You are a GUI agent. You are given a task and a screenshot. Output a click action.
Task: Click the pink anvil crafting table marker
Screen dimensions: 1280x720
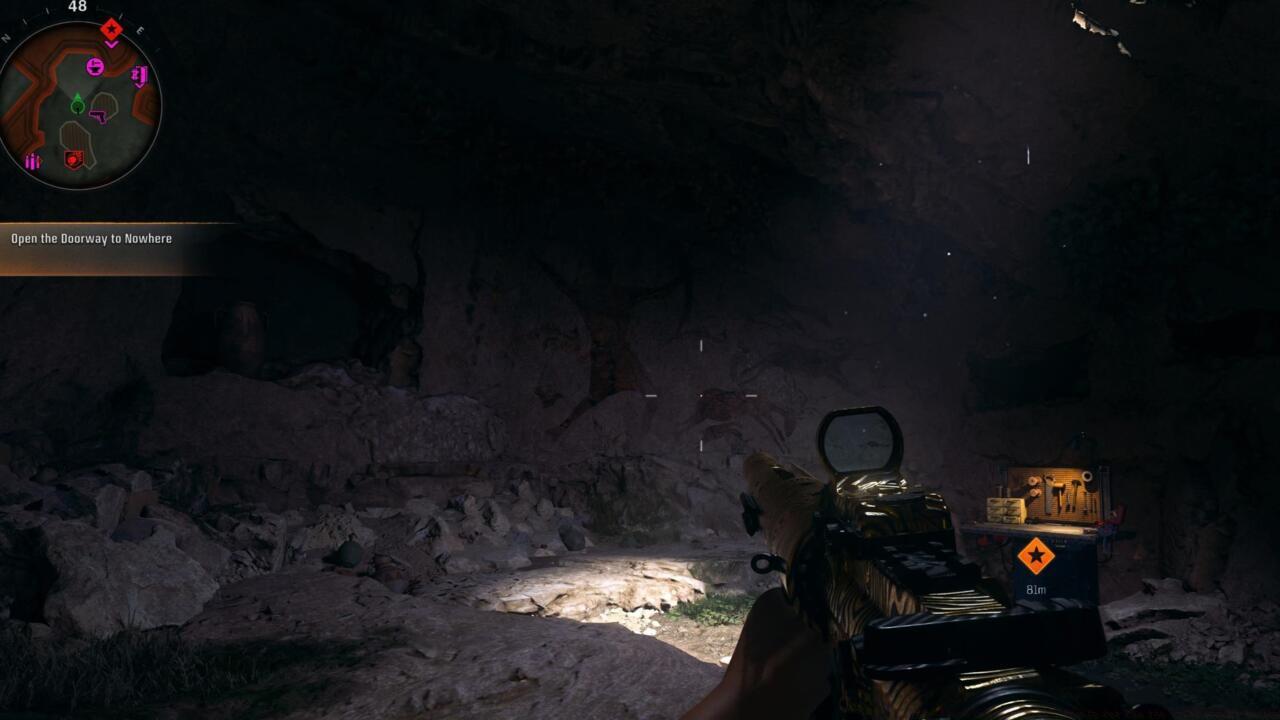tap(95, 67)
